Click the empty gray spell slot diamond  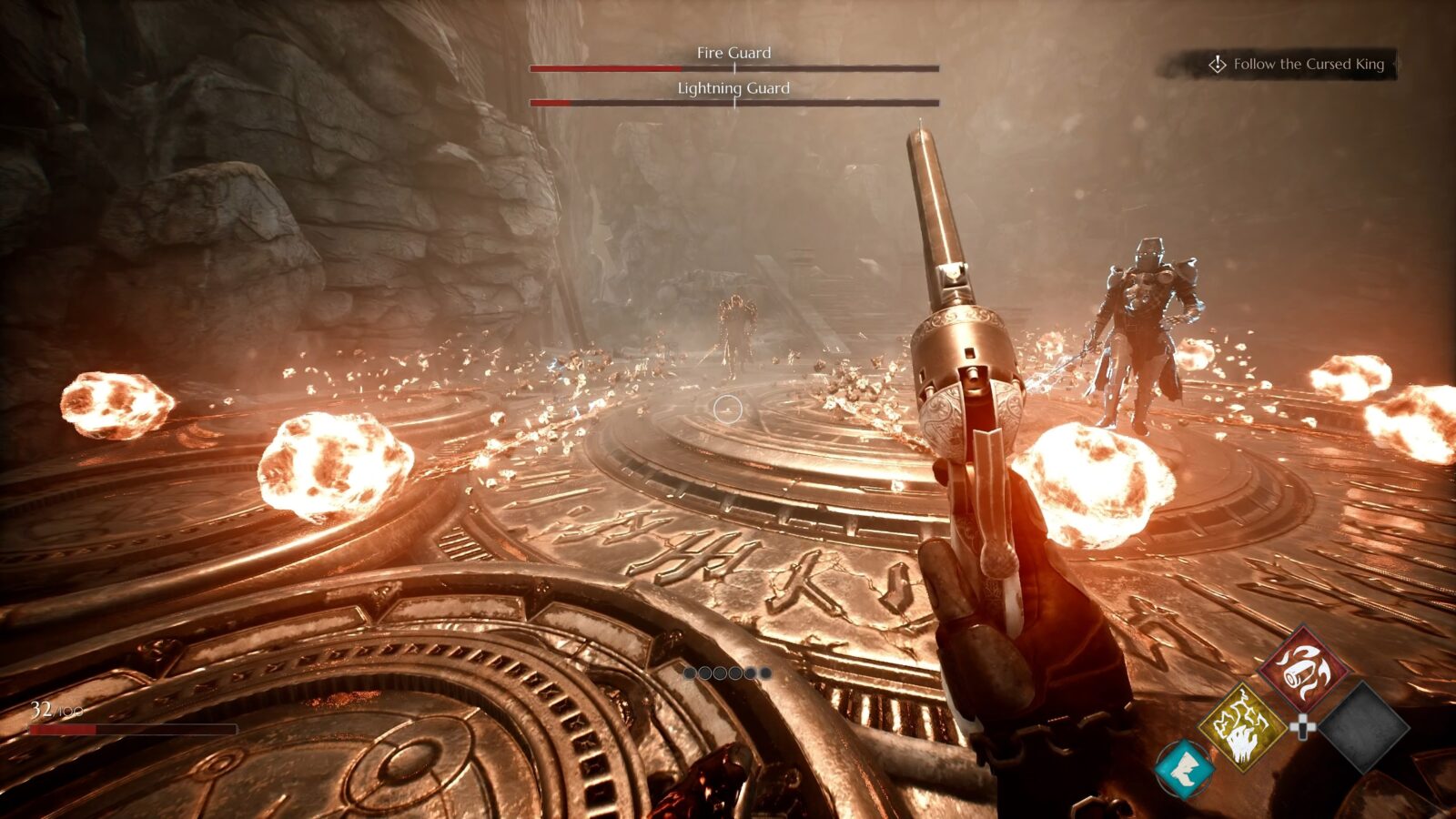pos(1365,726)
